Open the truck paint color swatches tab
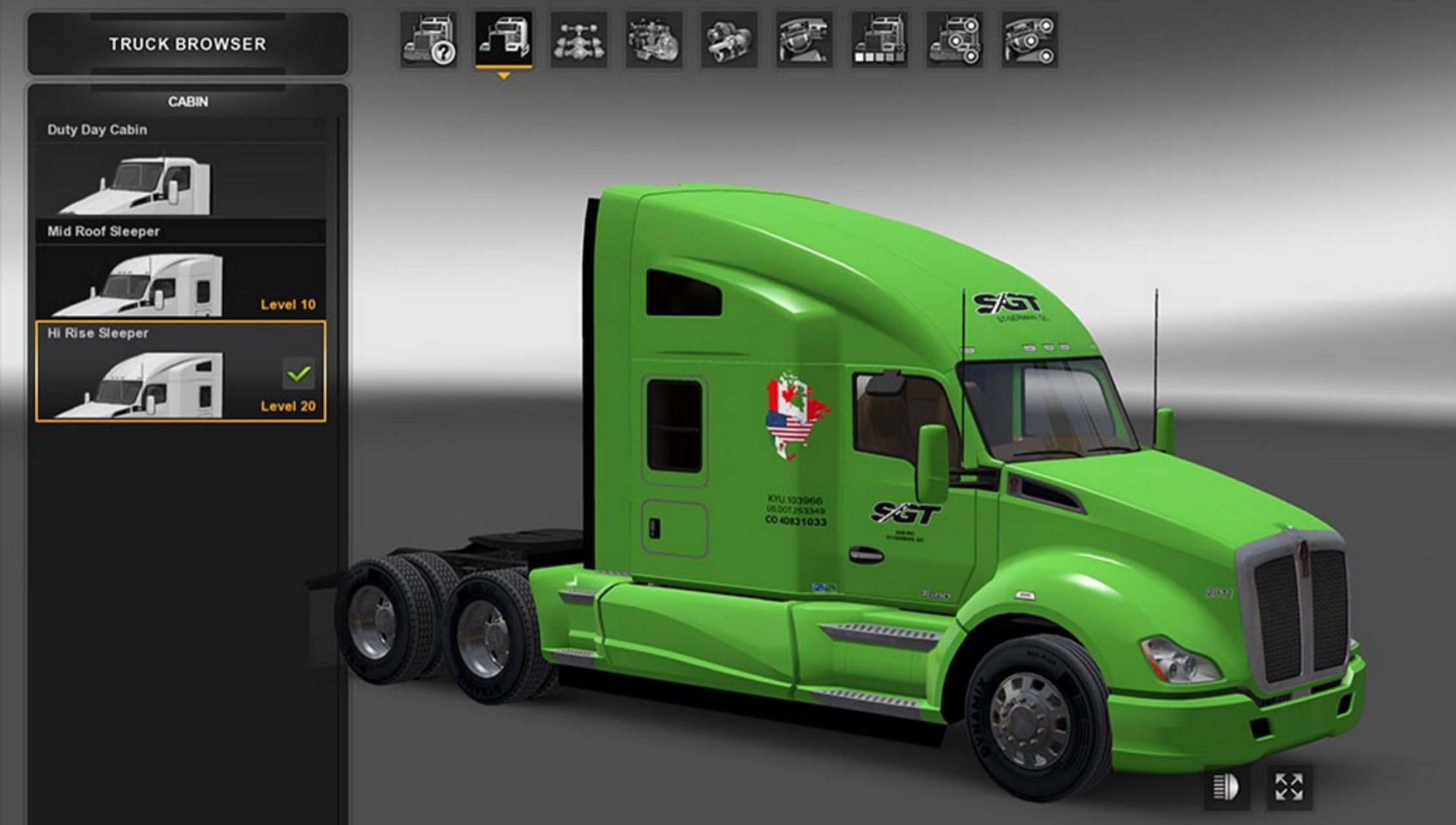The image size is (1456, 825). [x=879, y=40]
